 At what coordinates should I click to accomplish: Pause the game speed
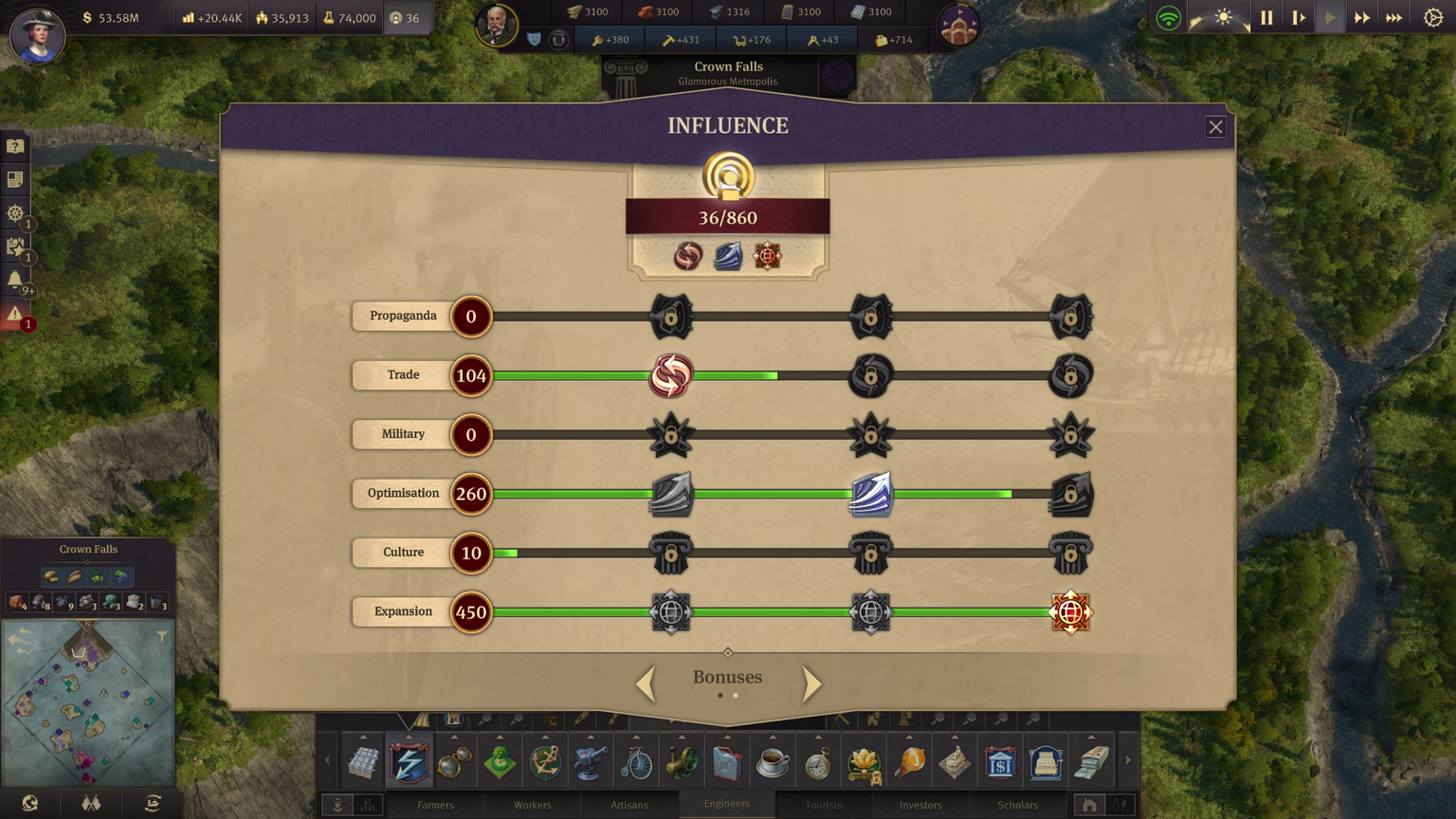coord(1266,18)
